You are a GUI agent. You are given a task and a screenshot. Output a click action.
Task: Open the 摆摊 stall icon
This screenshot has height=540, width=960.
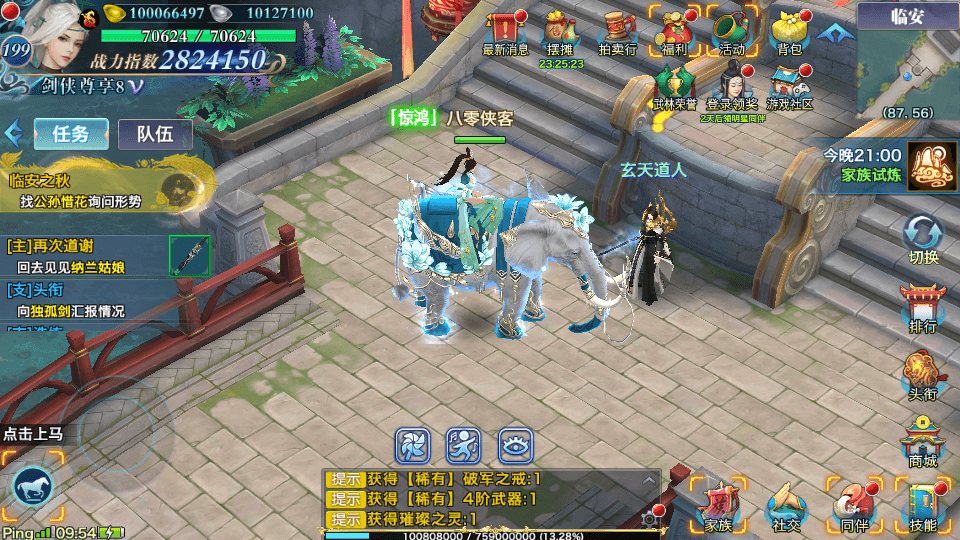[x=560, y=33]
